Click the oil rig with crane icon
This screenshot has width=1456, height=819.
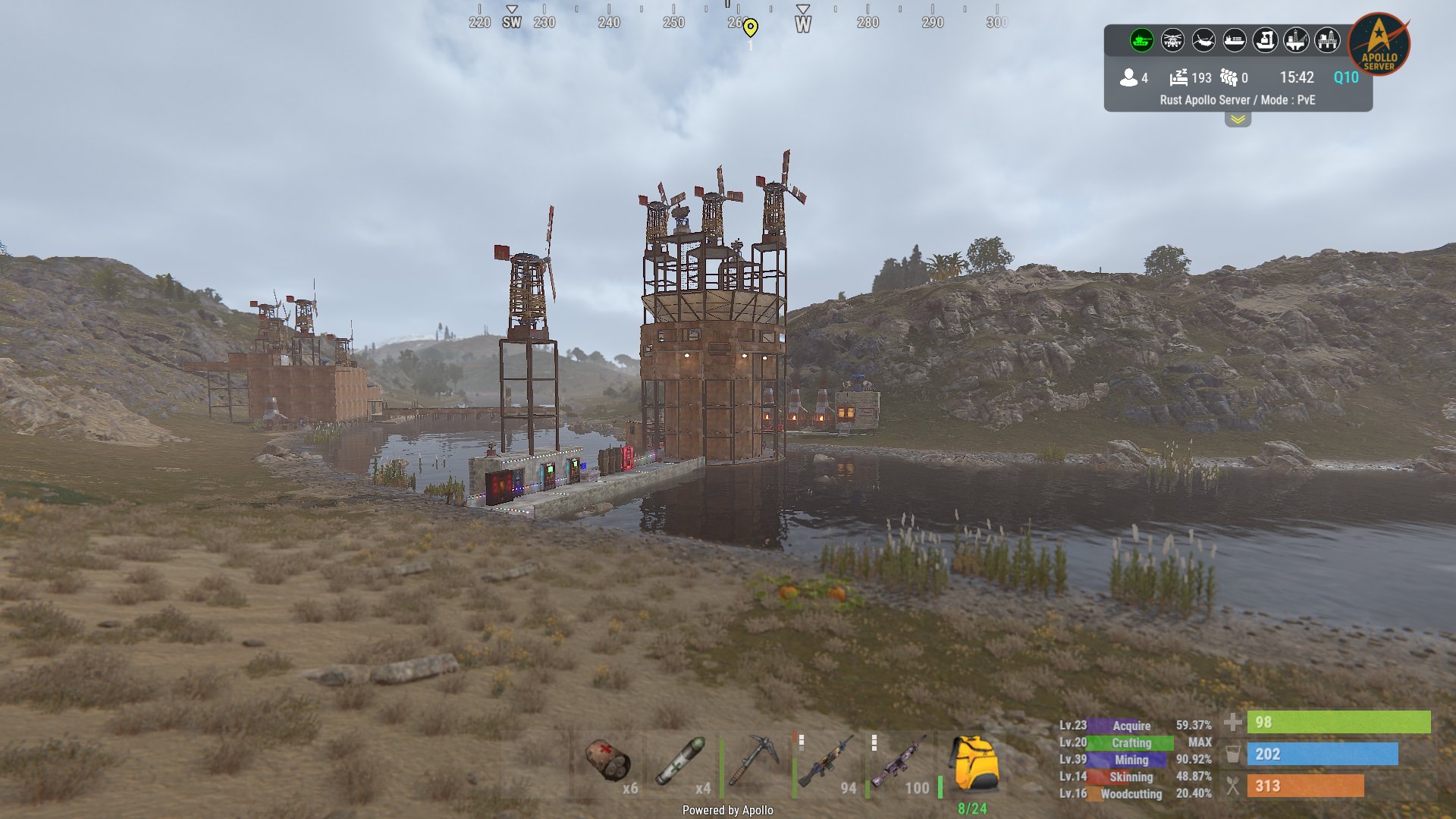click(1296, 40)
